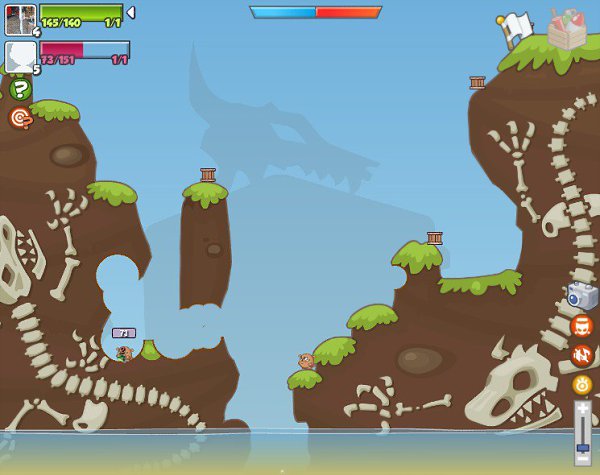This screenshot has width=600, height=475.
Task: Open the green question mark help button
Action: [x=20, y=89]
